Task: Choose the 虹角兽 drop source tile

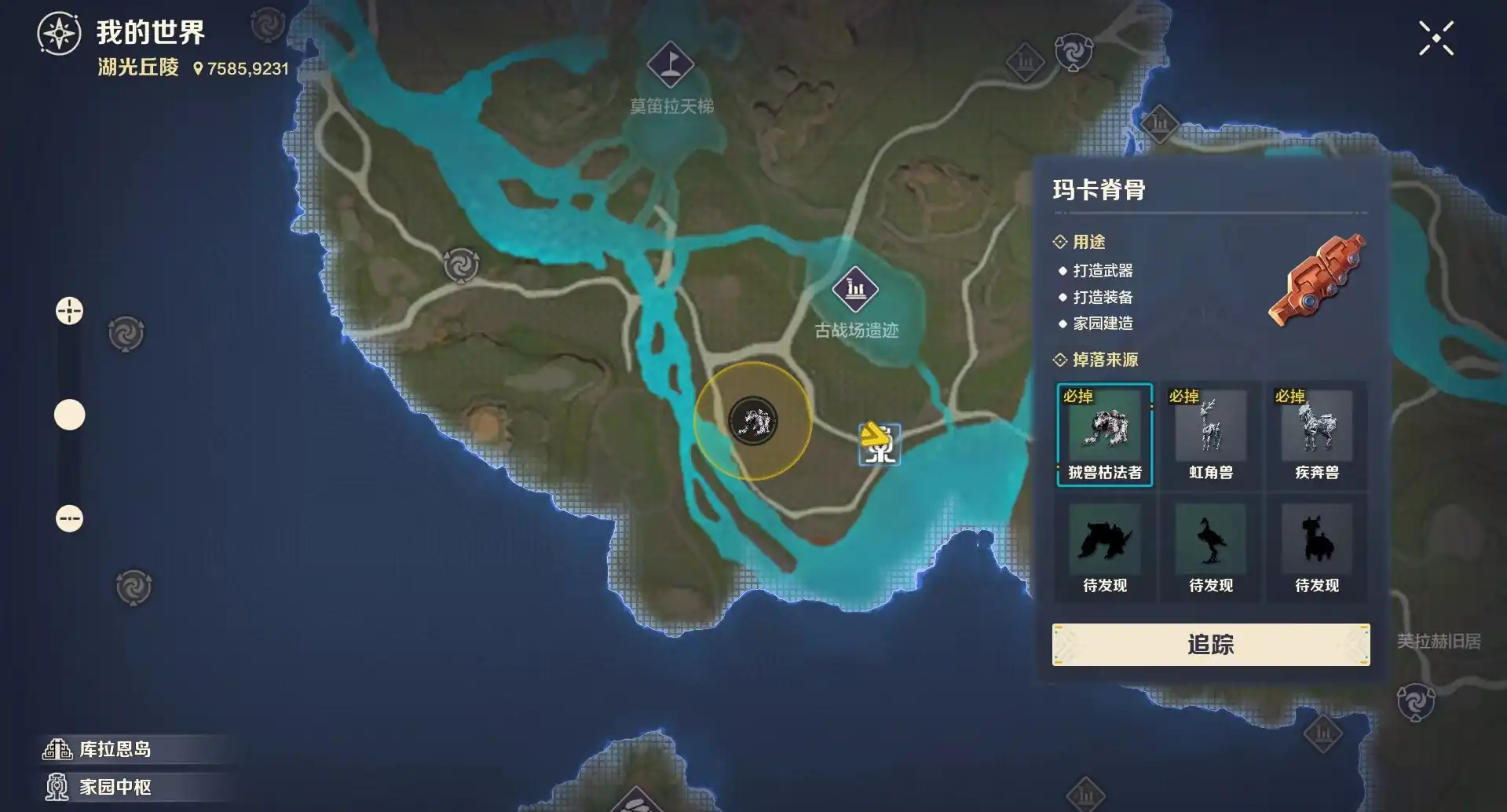Action: click(x=1210, y=435)
